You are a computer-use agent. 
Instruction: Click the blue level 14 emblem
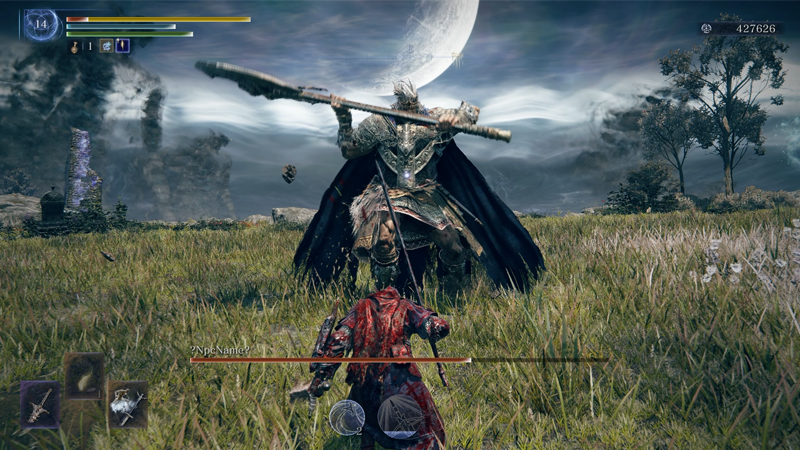(42, 25)
